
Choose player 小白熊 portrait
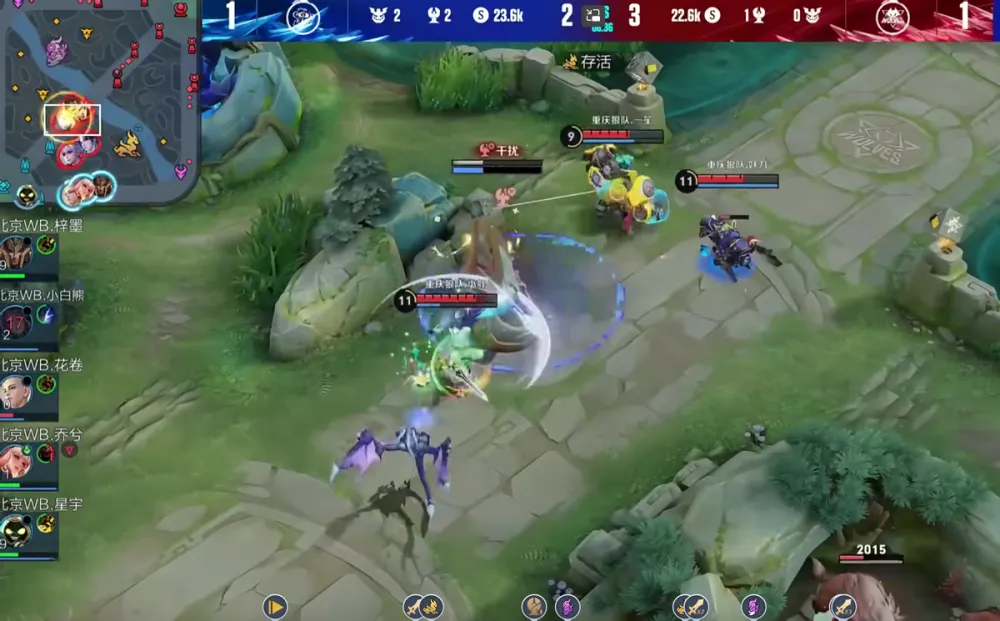pos(15,321)
